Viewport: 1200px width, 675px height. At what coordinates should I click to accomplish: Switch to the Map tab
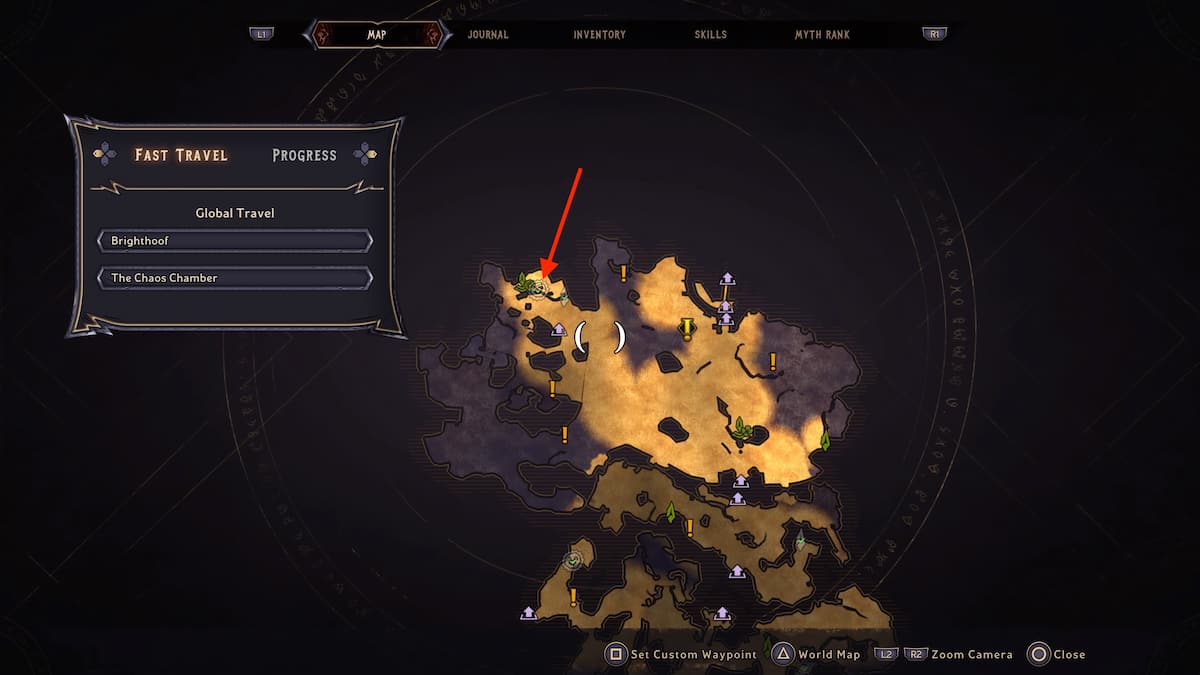tap(377, 34)
